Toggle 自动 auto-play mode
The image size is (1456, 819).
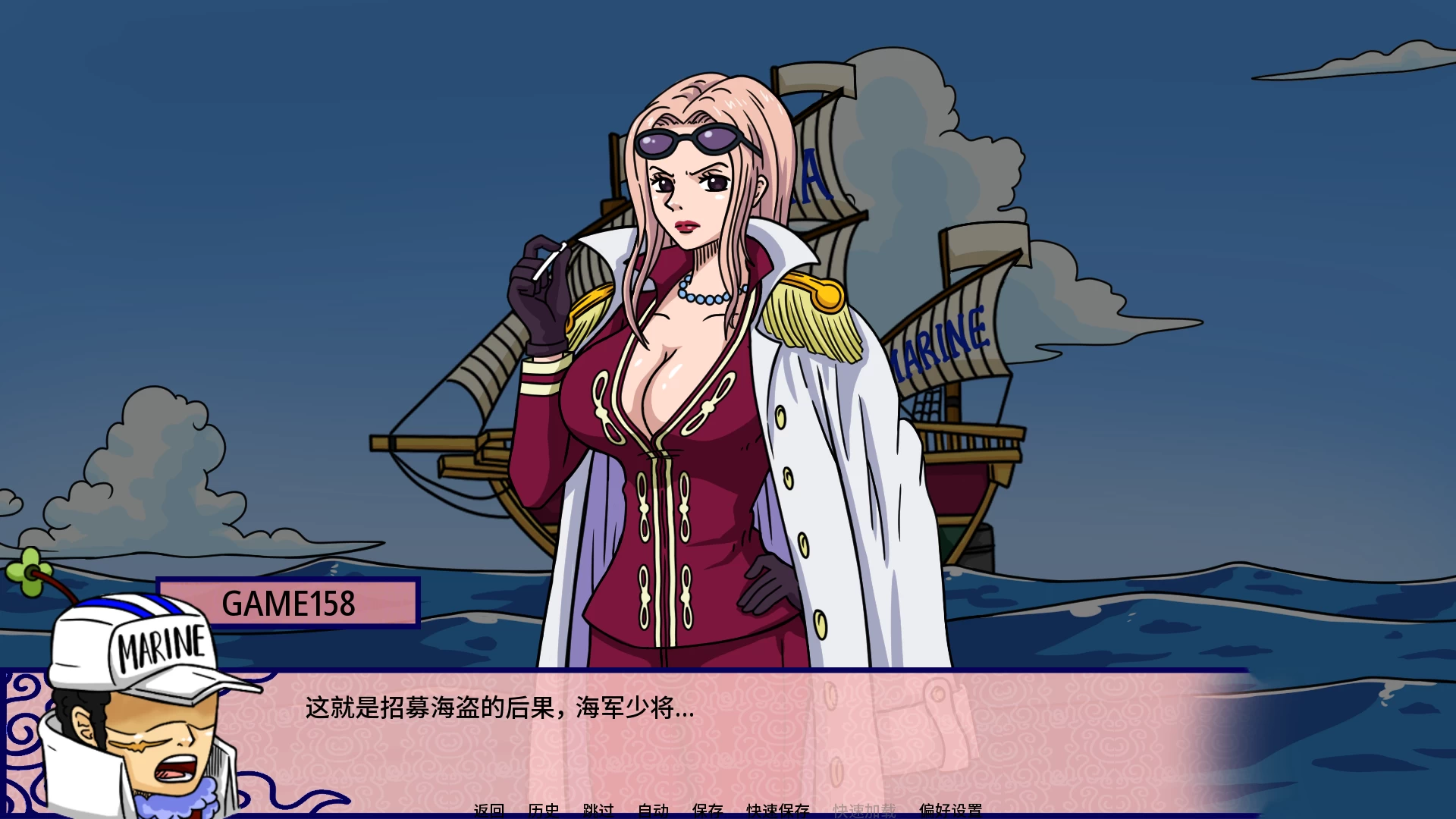tap(653, 811)
